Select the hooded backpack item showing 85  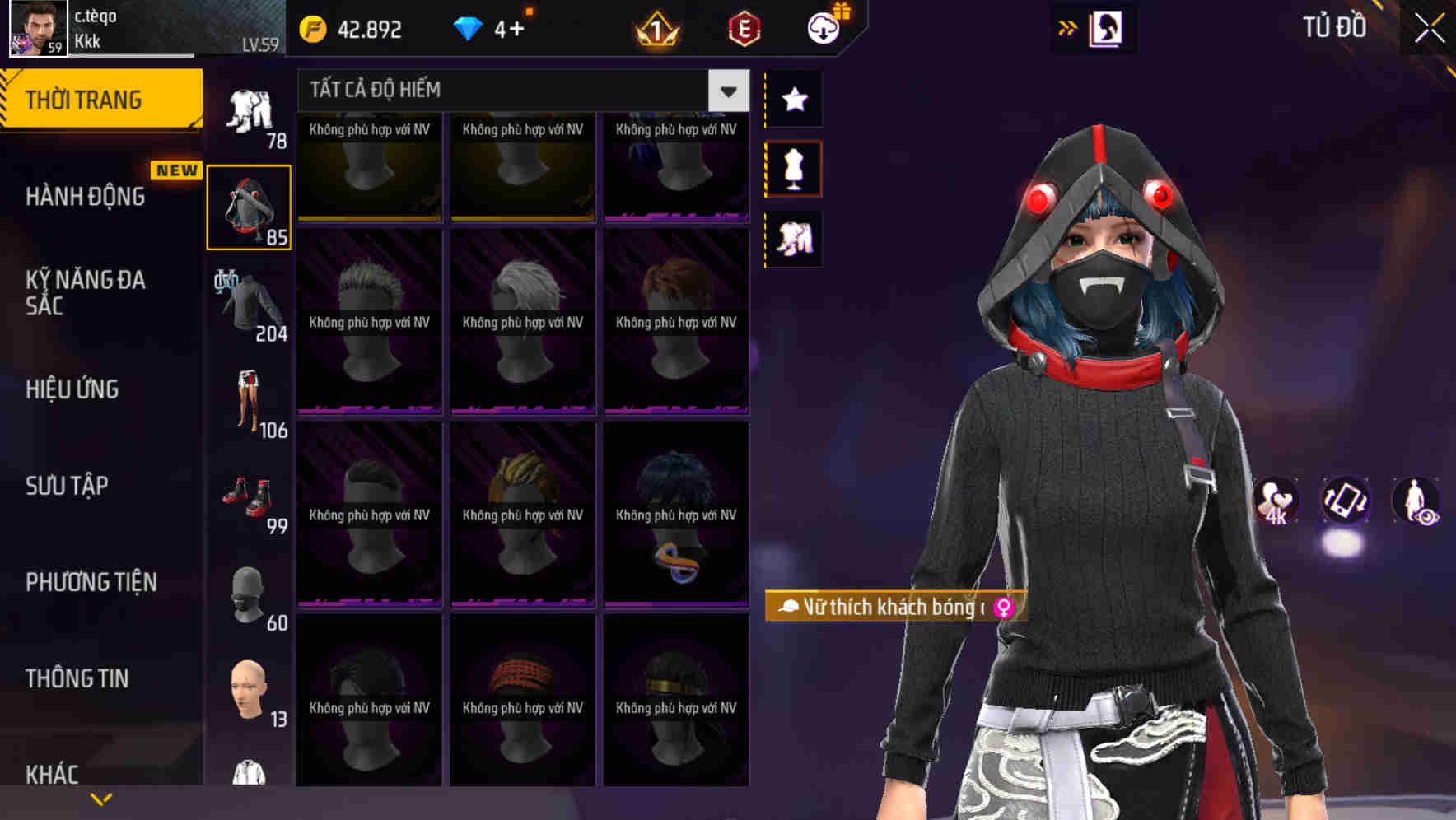click(x=249, y=207)
